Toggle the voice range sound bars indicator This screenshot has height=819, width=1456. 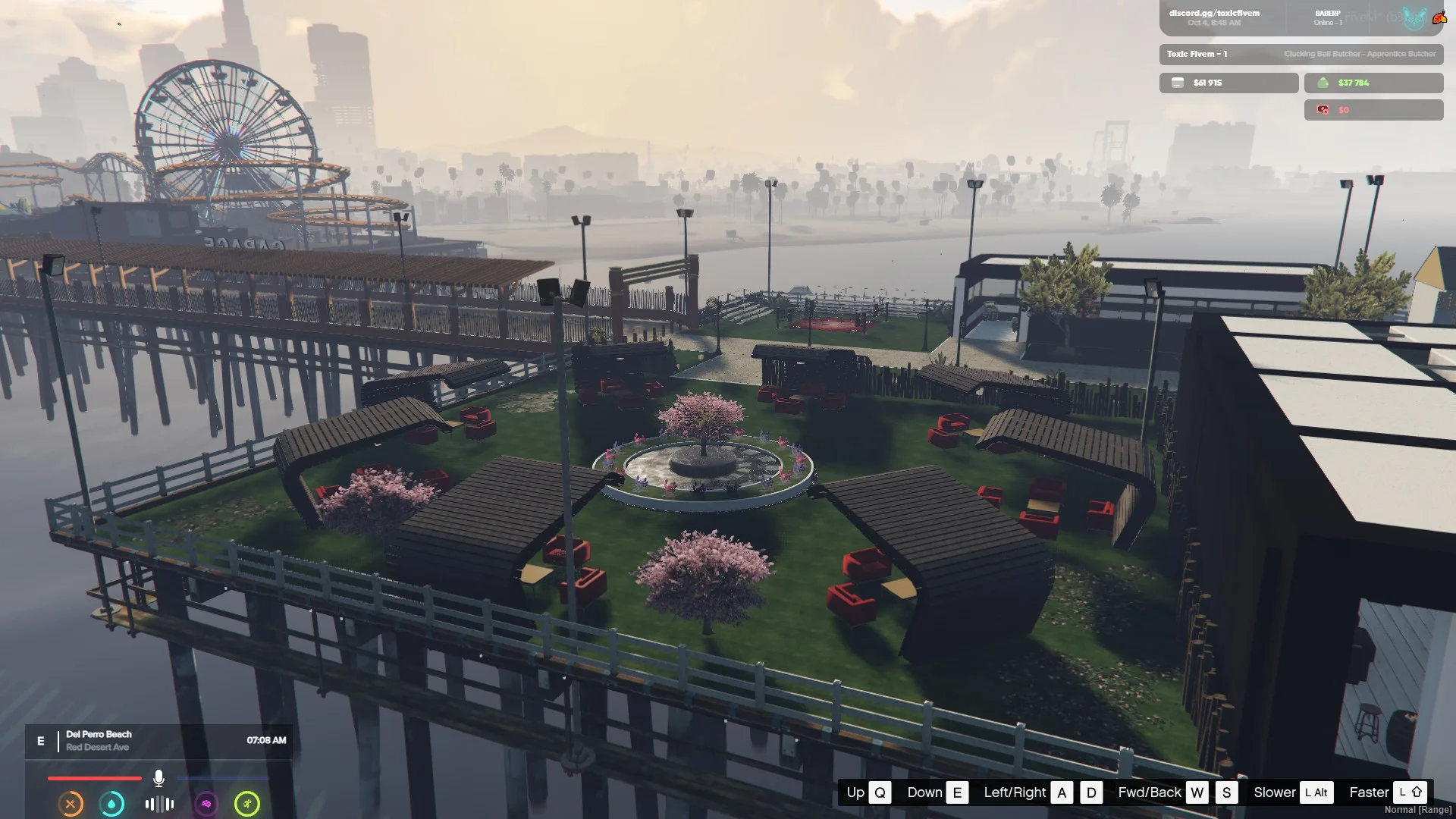159,804
